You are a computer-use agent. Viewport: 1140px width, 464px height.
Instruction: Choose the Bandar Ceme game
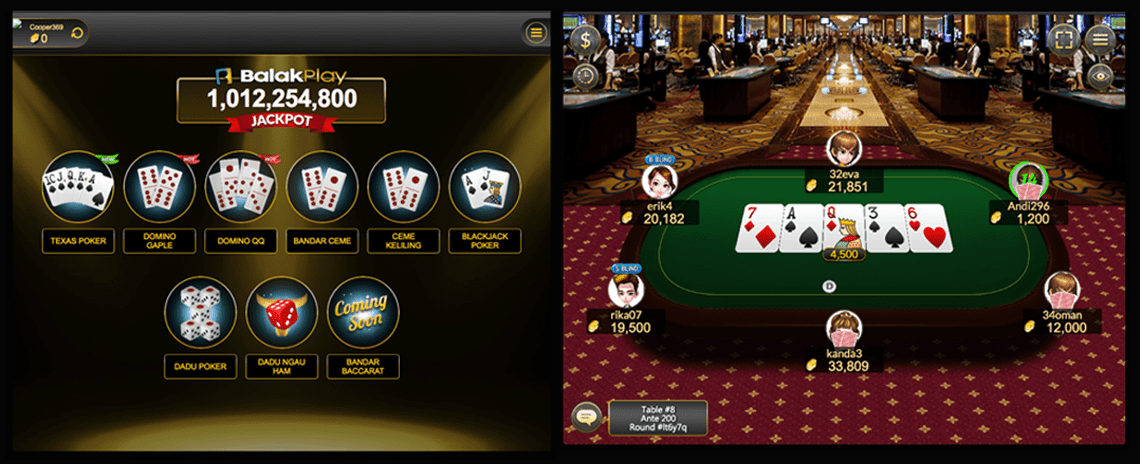point(322,186)
